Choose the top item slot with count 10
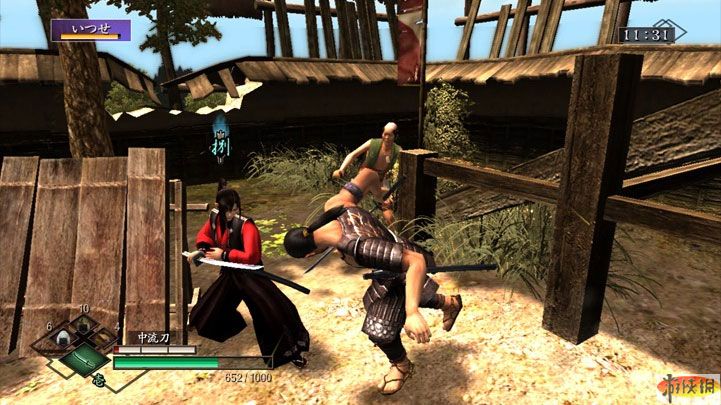721x405 pixels. [85, 325]
